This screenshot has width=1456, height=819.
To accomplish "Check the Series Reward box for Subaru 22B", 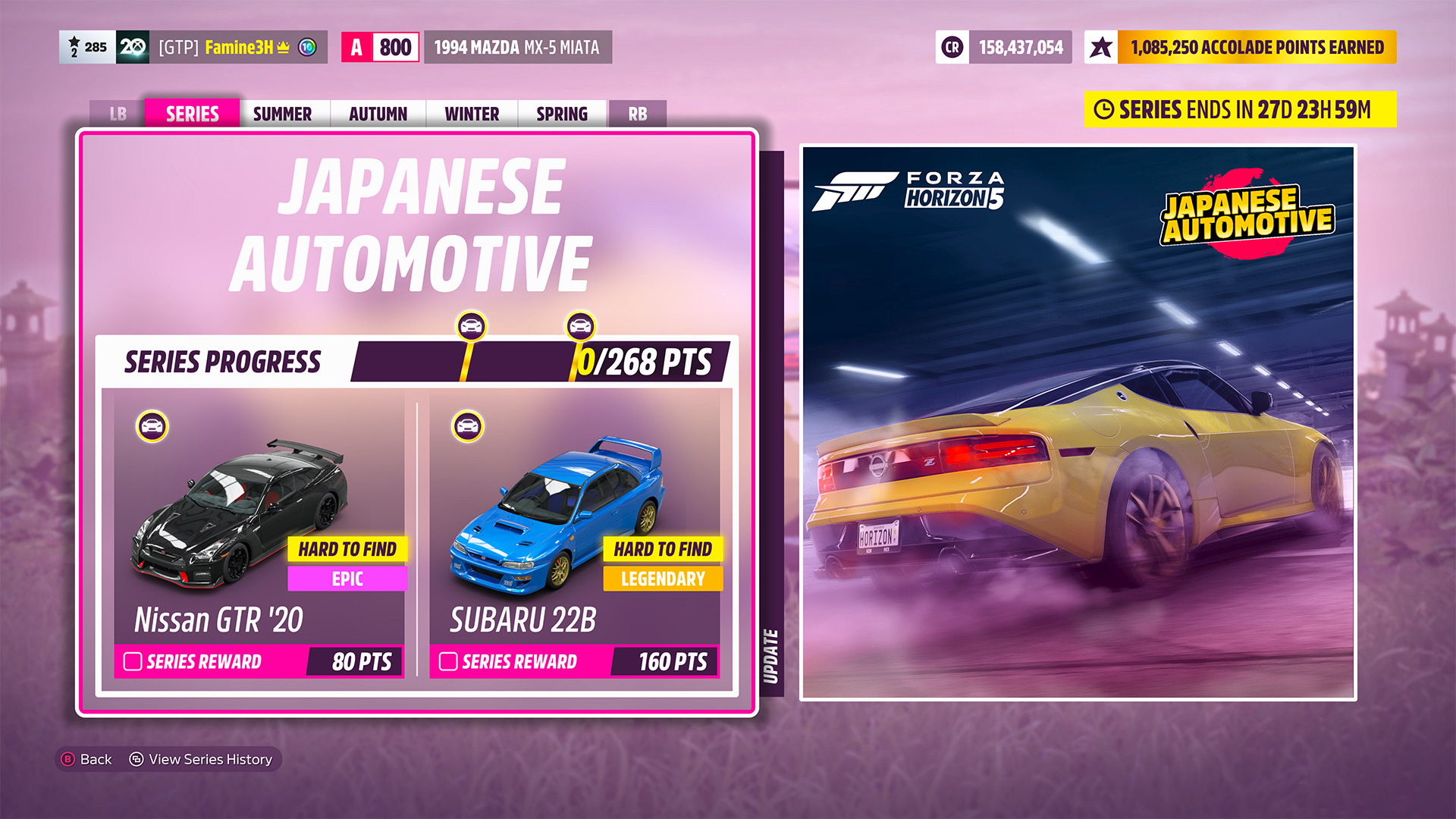I will [x=447, y=662].
